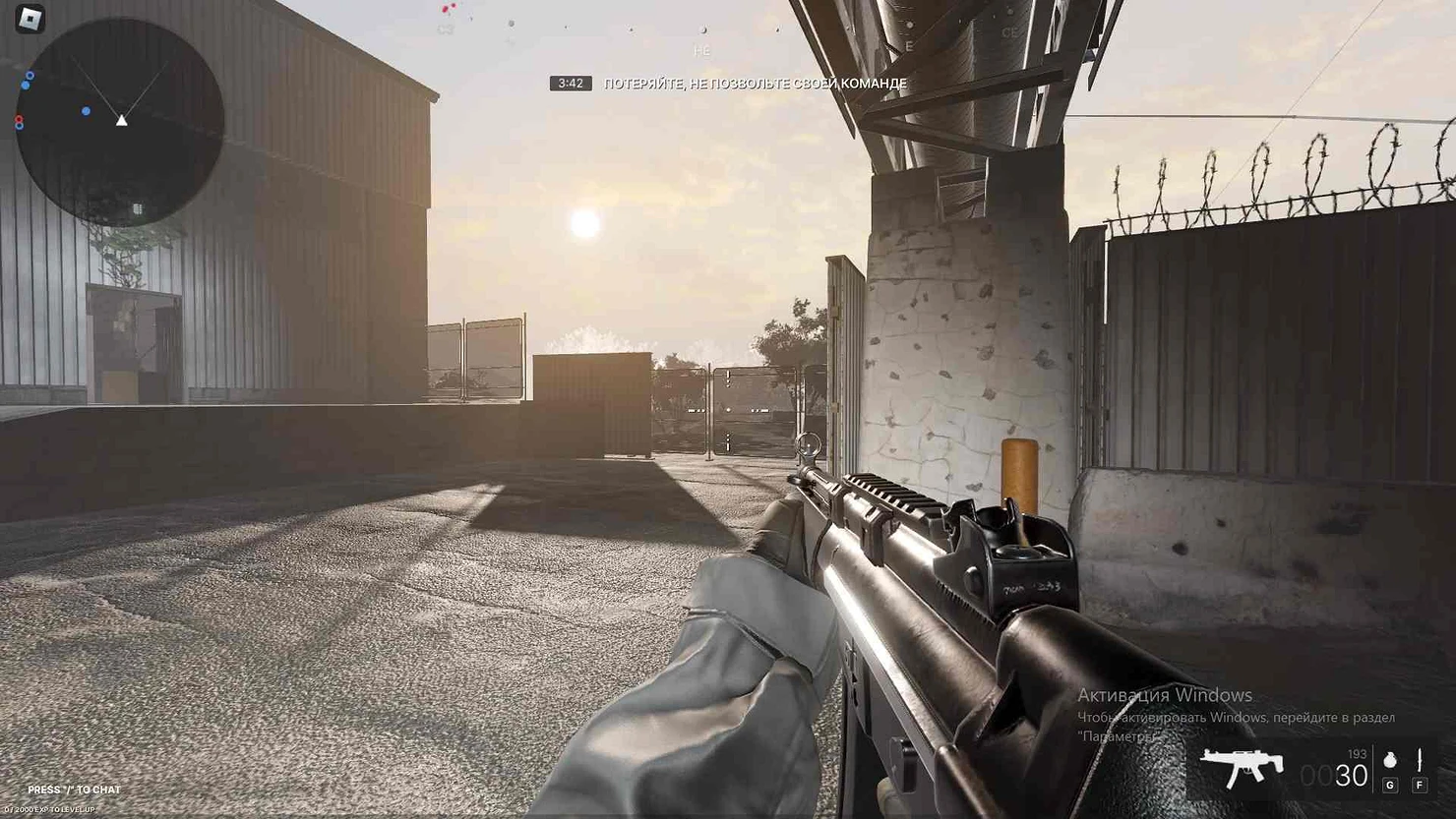Select the submachine gun weapon icon
The width and height of the screenshot is (1456, 819).
(x=1242, y=767)
